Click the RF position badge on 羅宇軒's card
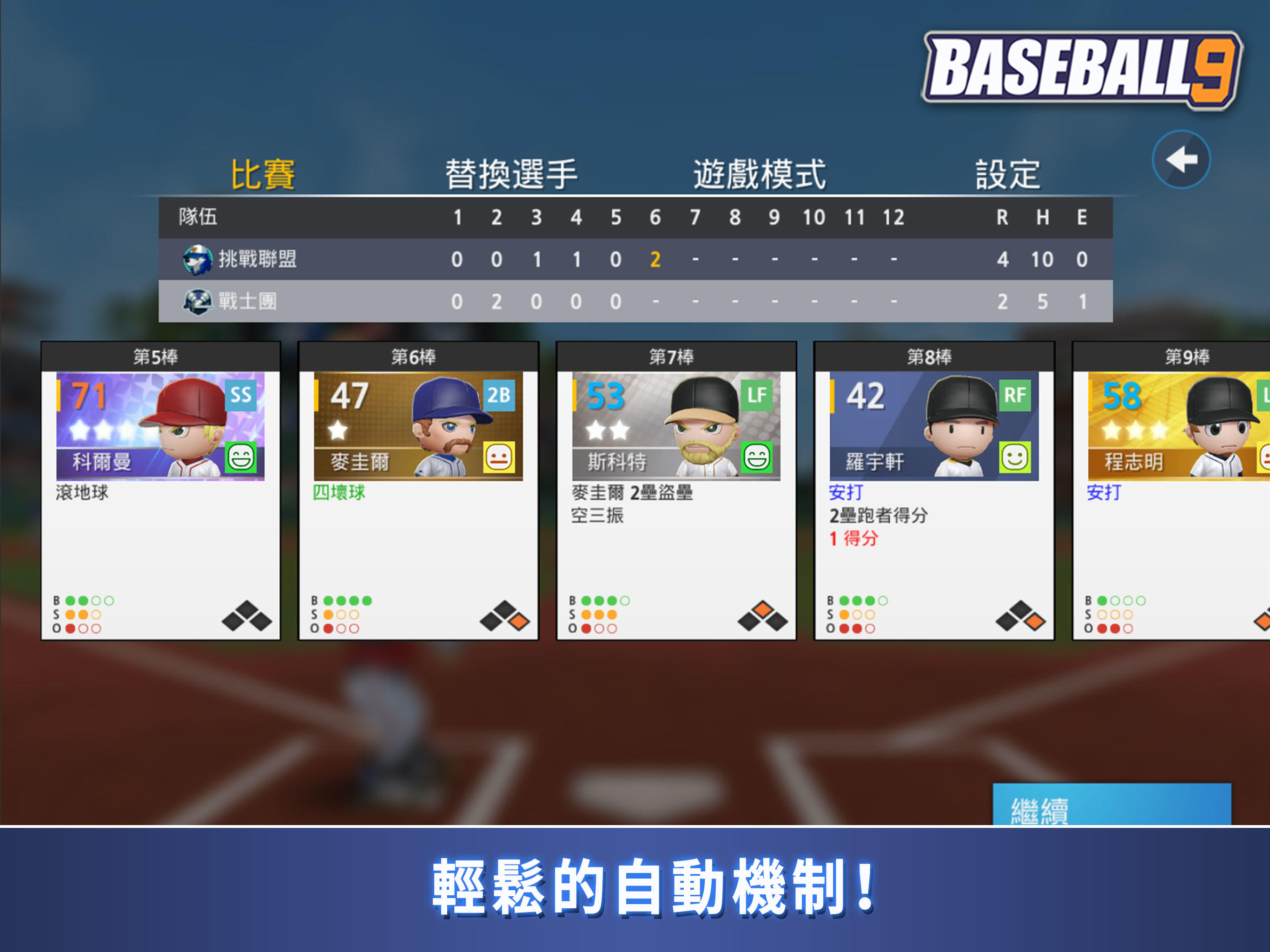 point(1016,395)
